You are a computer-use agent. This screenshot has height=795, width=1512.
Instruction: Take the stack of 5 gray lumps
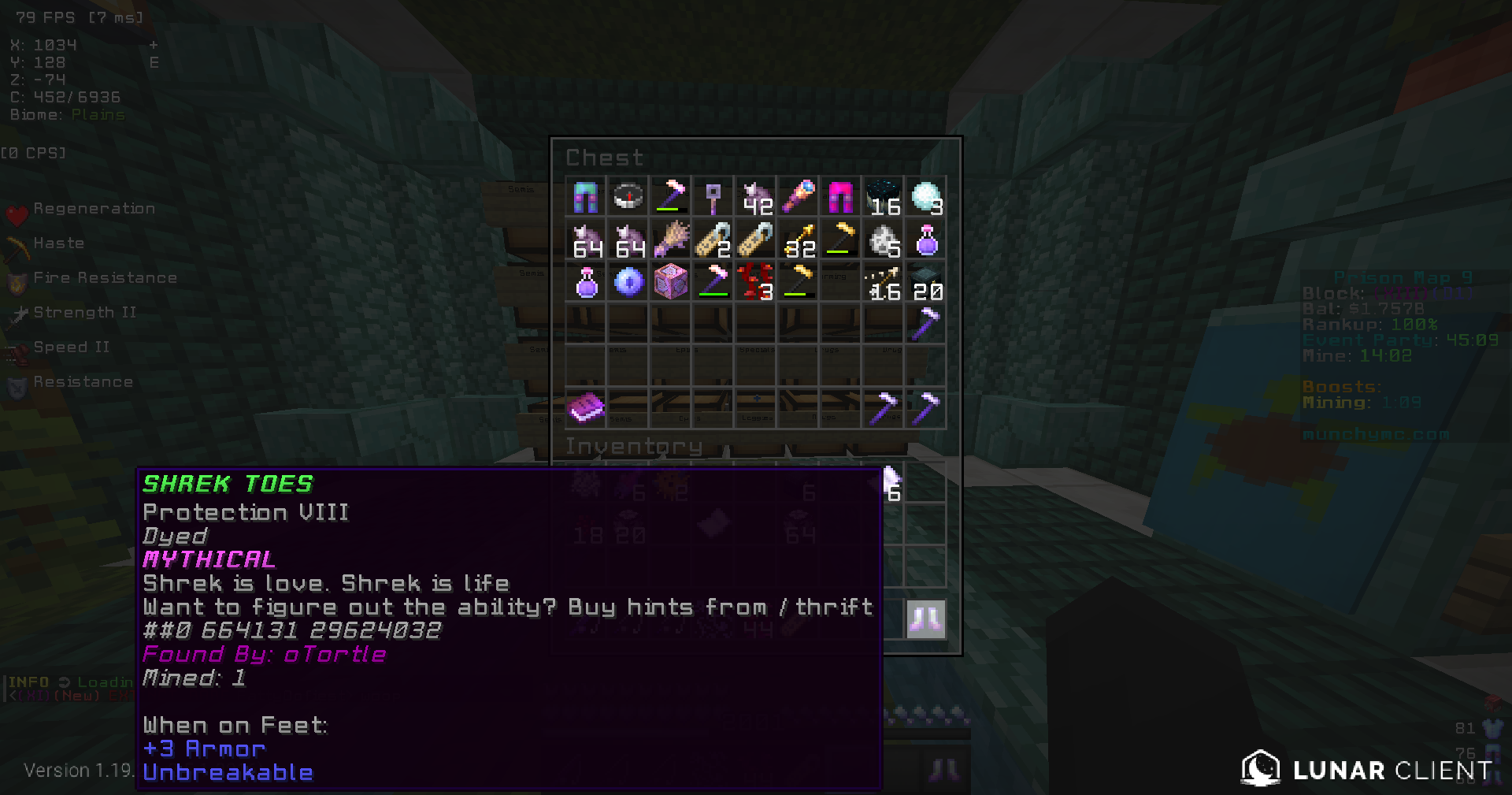[x=884, y=240]
